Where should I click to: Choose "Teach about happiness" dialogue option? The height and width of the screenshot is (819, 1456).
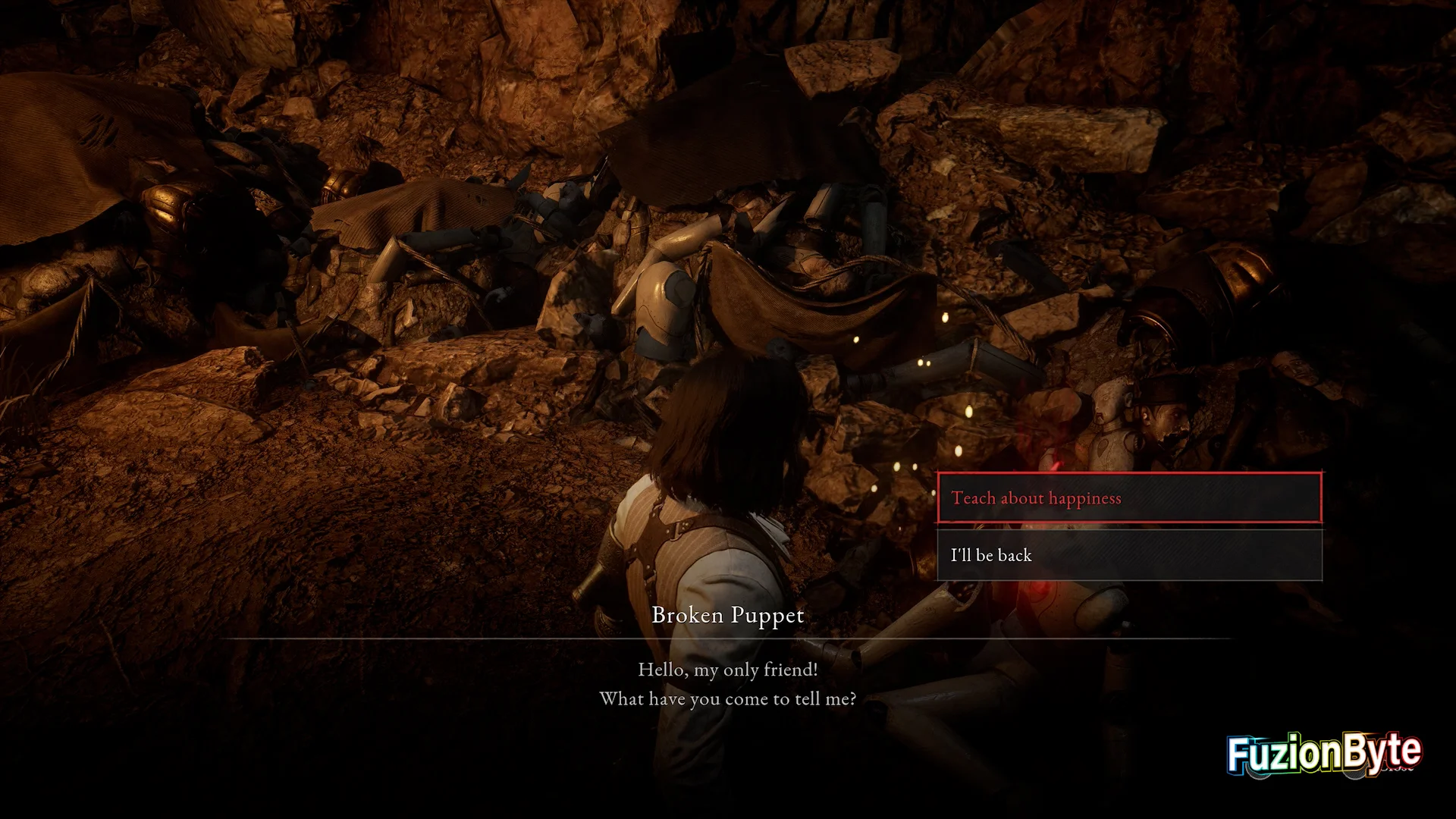click(x=1129, y=498)
